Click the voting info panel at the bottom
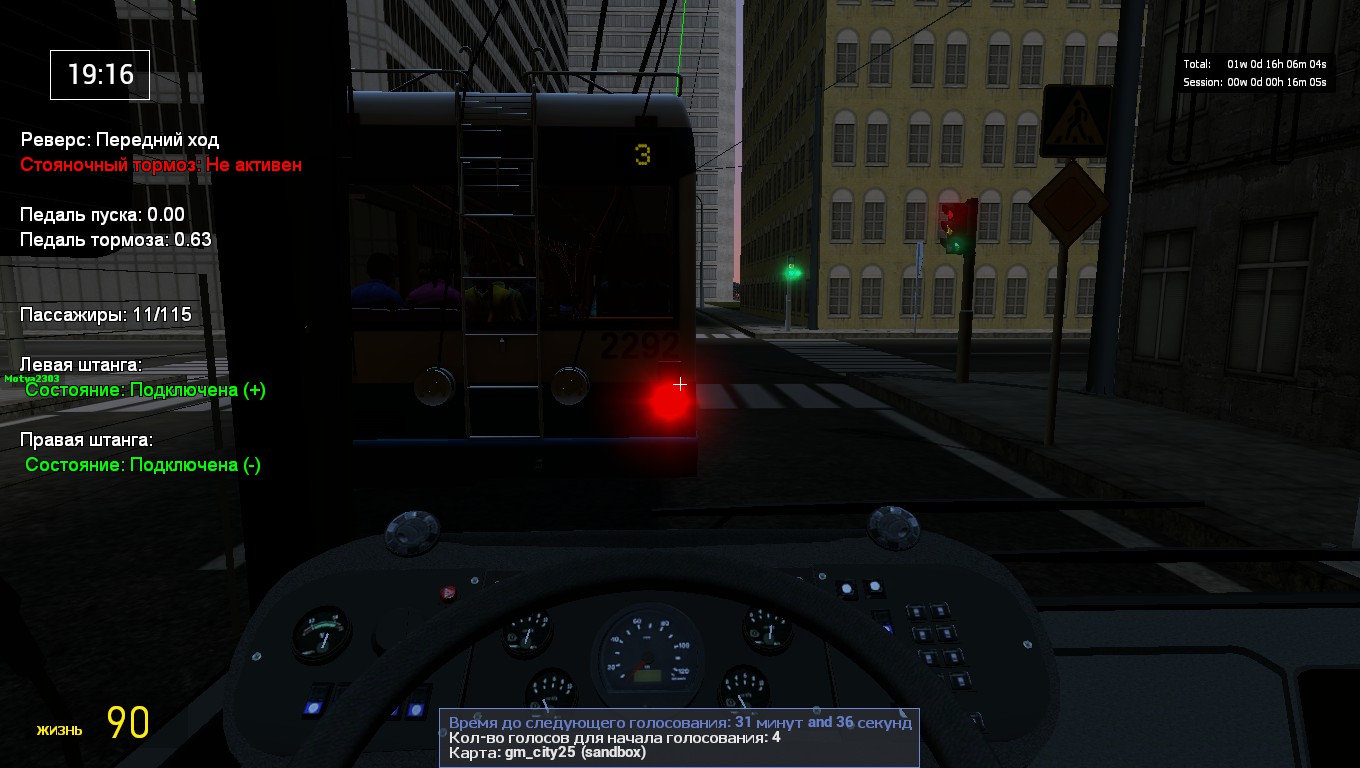 coord(678,736)
